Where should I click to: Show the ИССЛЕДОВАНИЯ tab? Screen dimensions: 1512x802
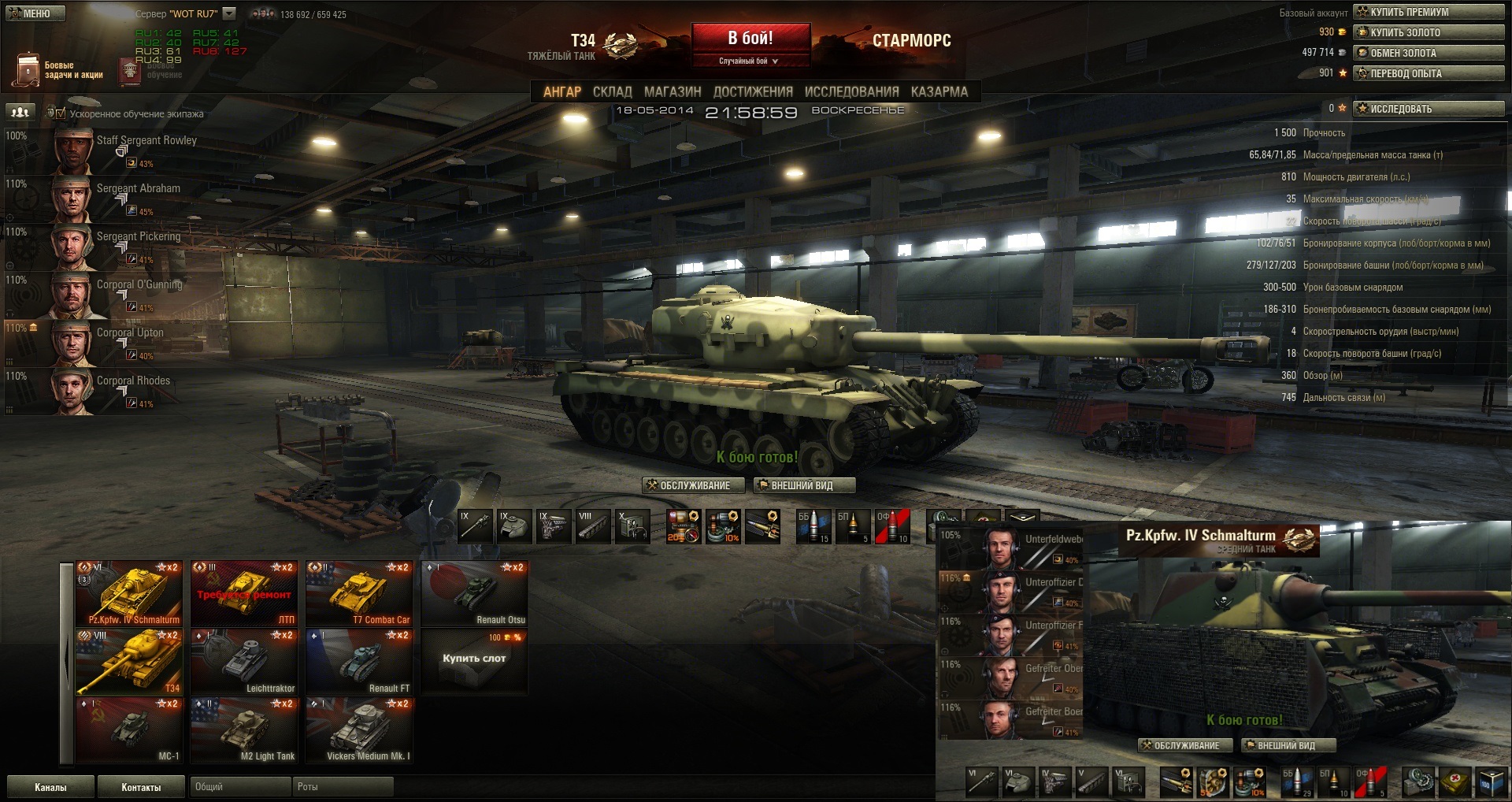click(851, 92)
